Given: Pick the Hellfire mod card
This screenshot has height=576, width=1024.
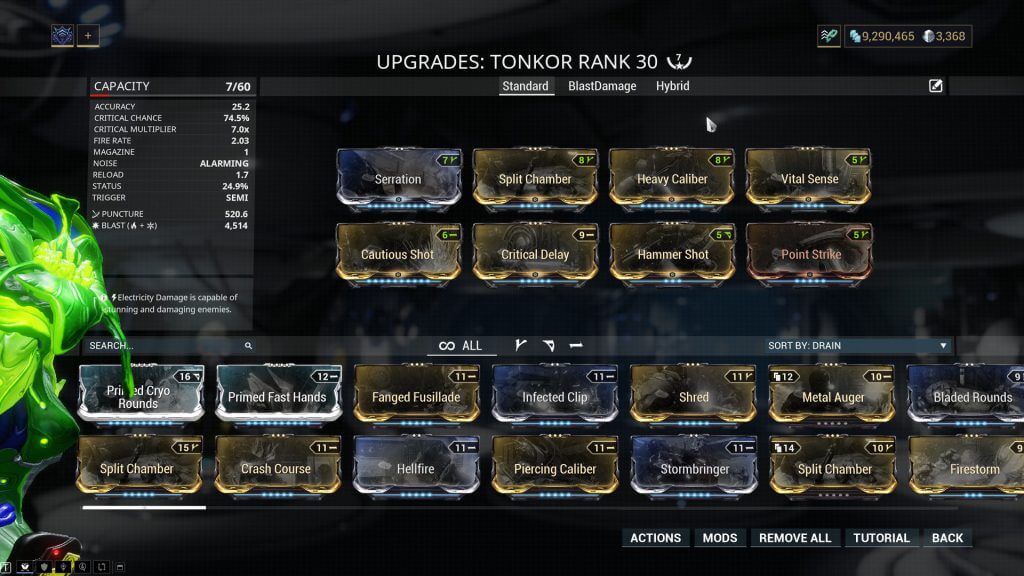Looking at the screenshot, I should point(415,468).
